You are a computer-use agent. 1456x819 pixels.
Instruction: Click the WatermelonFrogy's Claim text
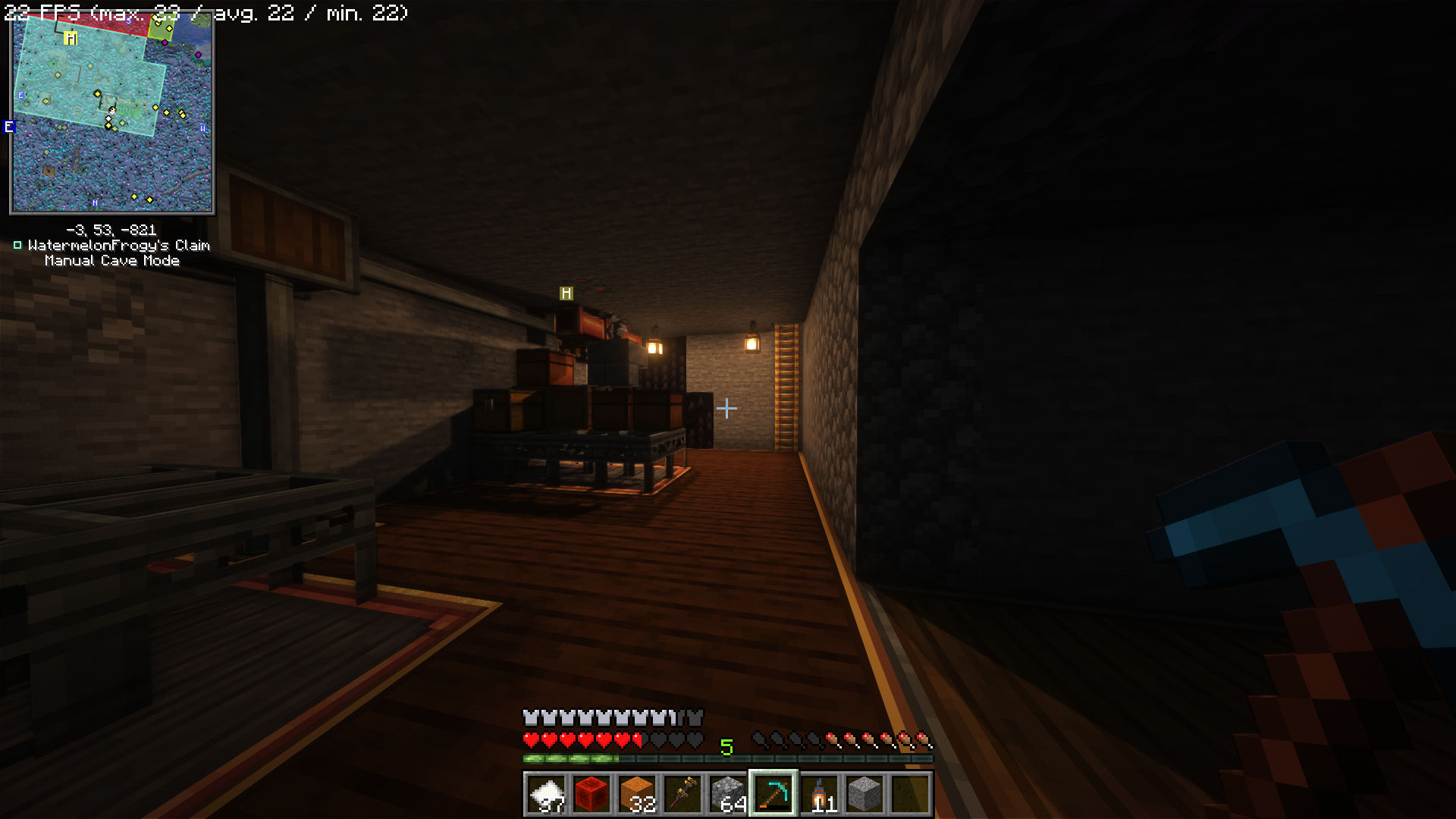pos(118,245)
